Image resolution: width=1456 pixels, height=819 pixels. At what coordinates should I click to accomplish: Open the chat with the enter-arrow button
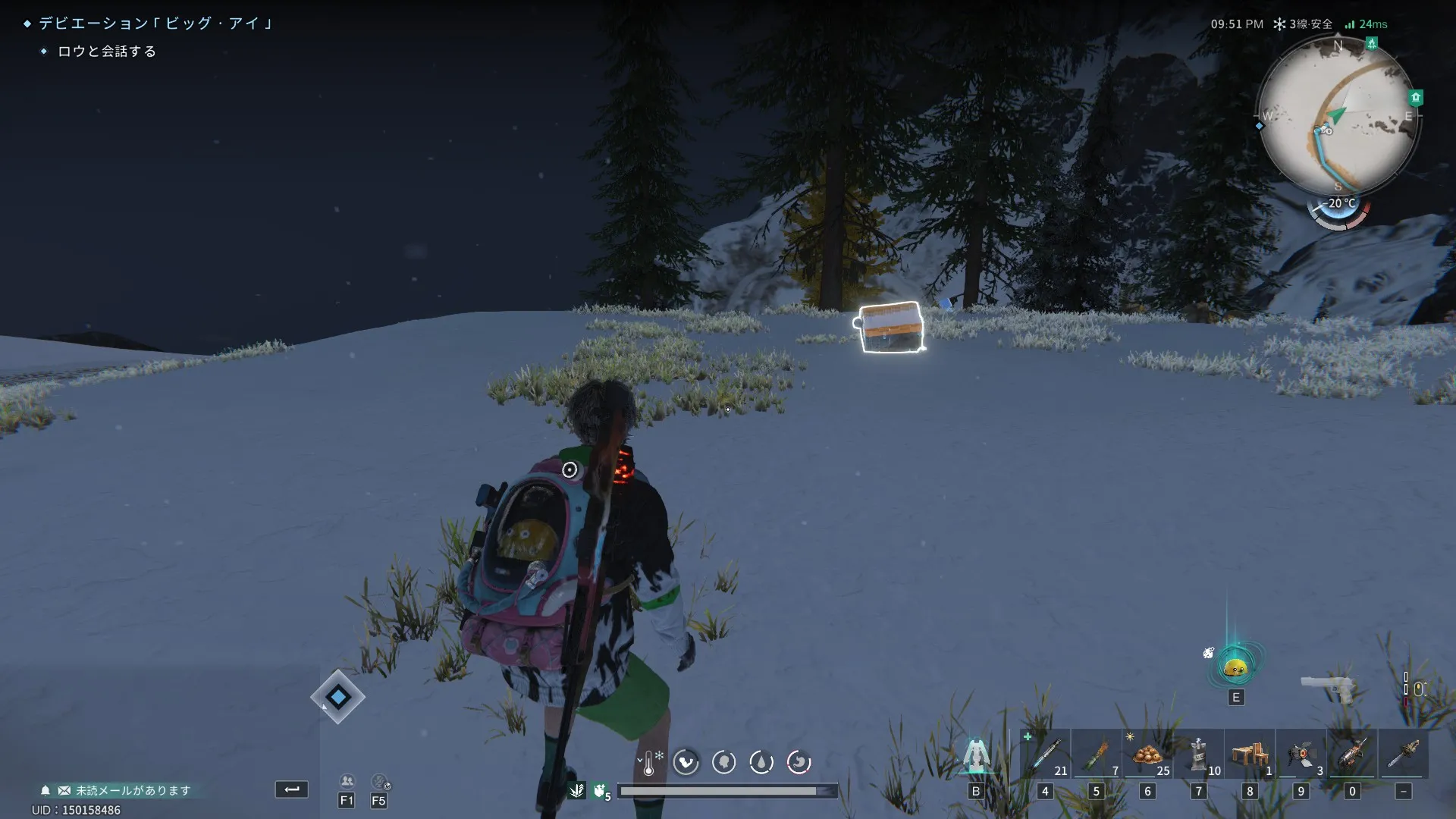292,789
